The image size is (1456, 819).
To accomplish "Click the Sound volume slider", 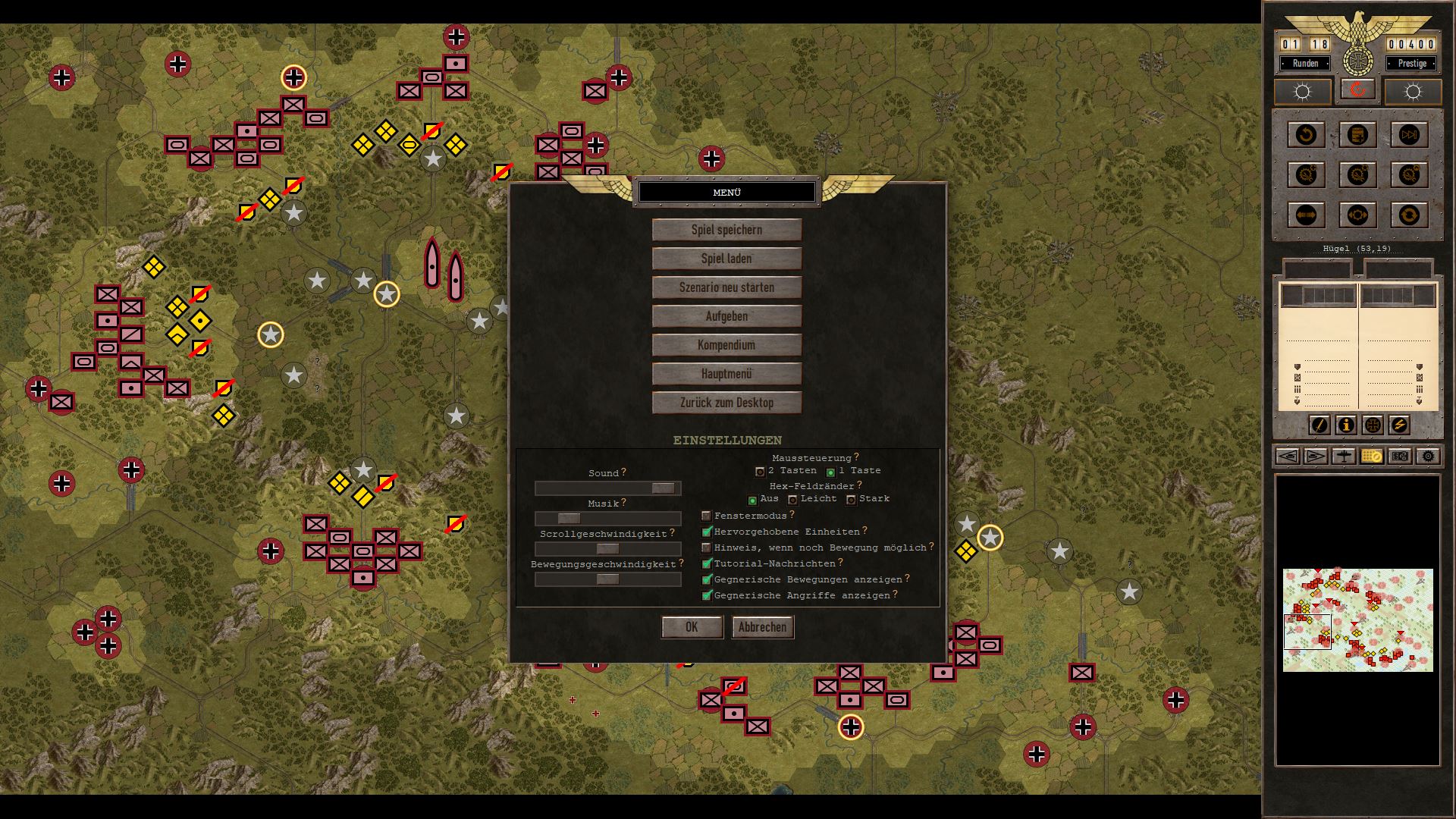I will [x=607, y=488].
